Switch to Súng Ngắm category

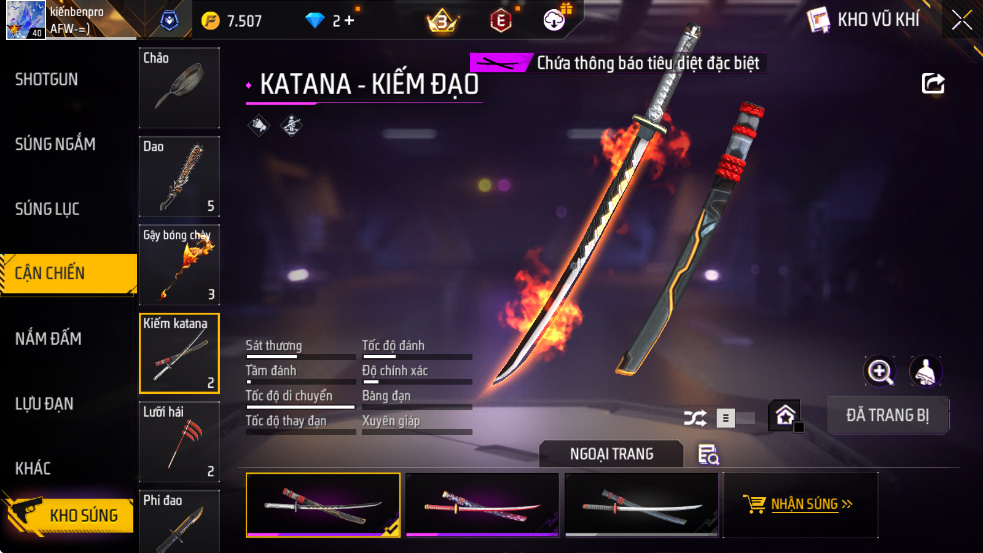point(55,144)
